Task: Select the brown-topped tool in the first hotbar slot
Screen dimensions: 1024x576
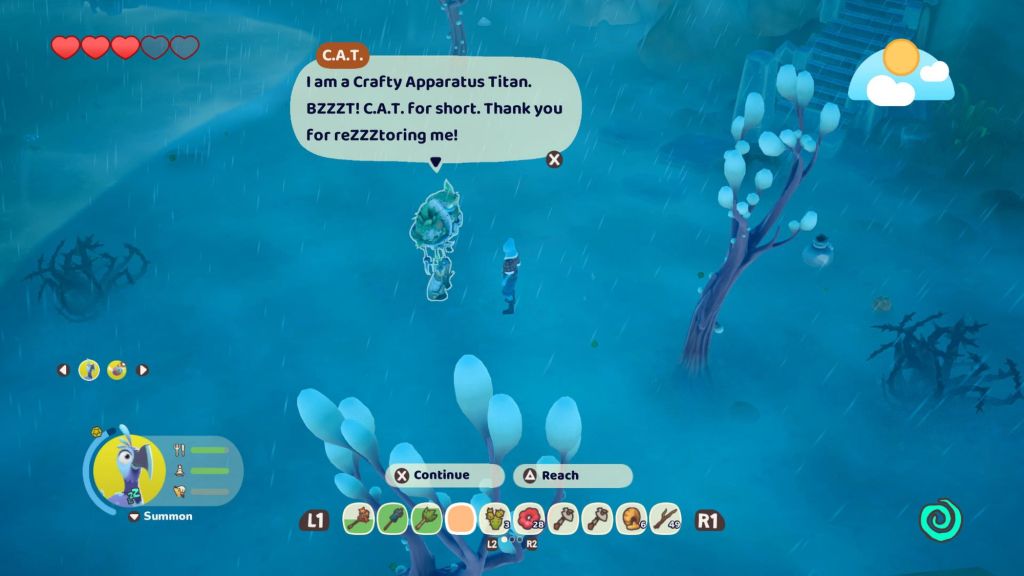Action: [357, 519]
